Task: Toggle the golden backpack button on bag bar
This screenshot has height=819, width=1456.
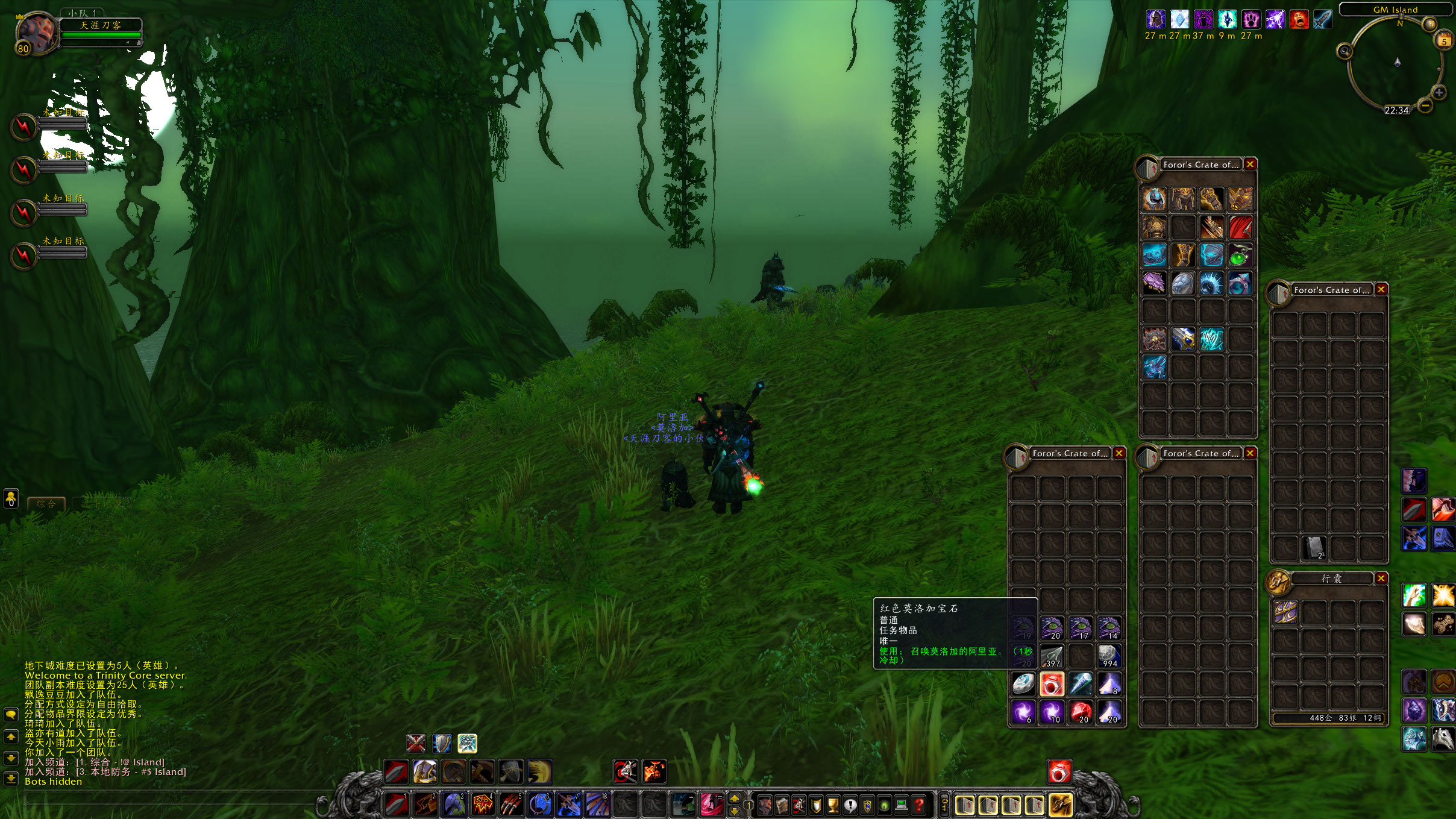Action: [1061, 805]
